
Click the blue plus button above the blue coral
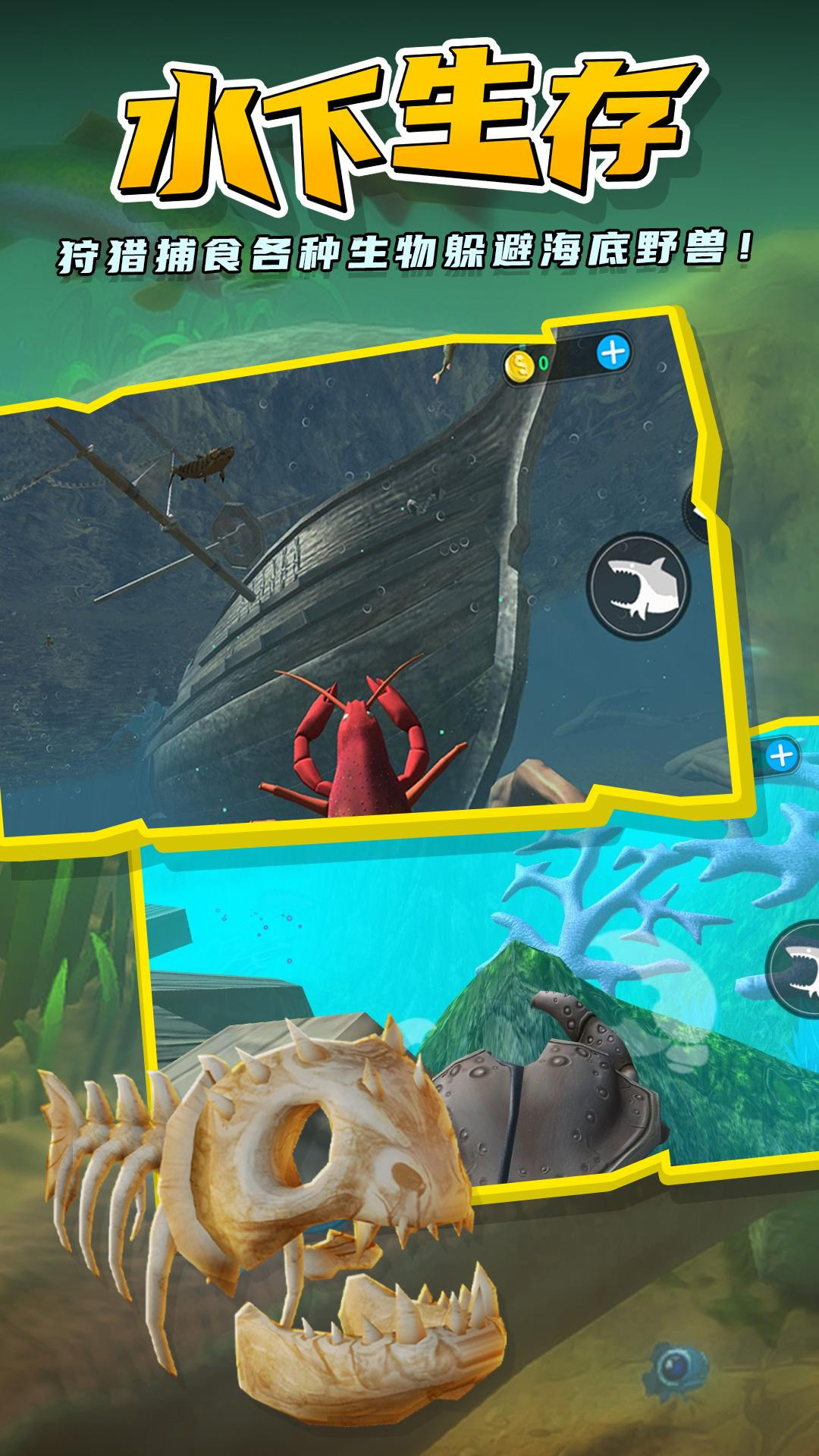781,755
